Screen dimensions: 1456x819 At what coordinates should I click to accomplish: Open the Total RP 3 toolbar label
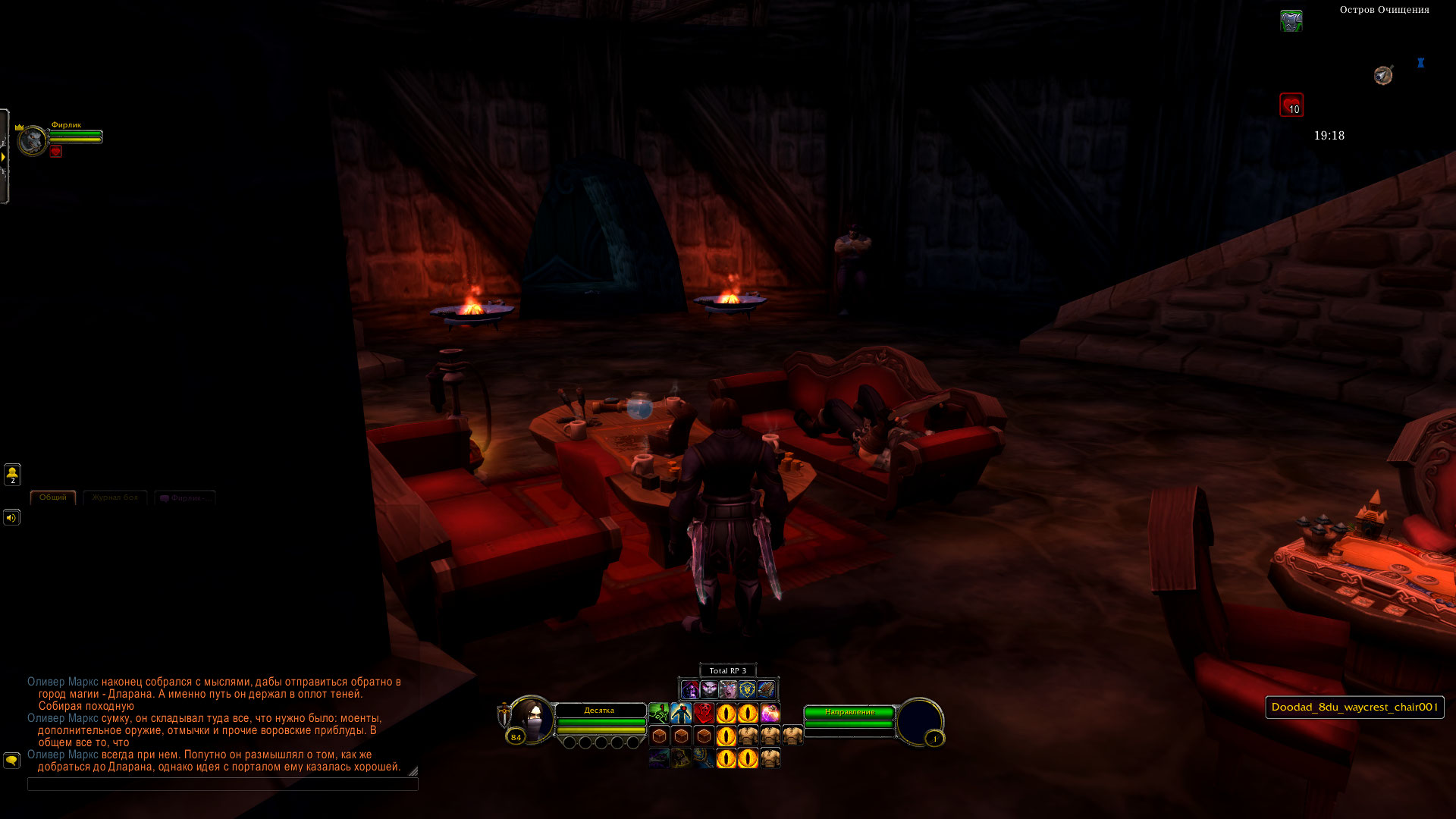click(727, 670)
